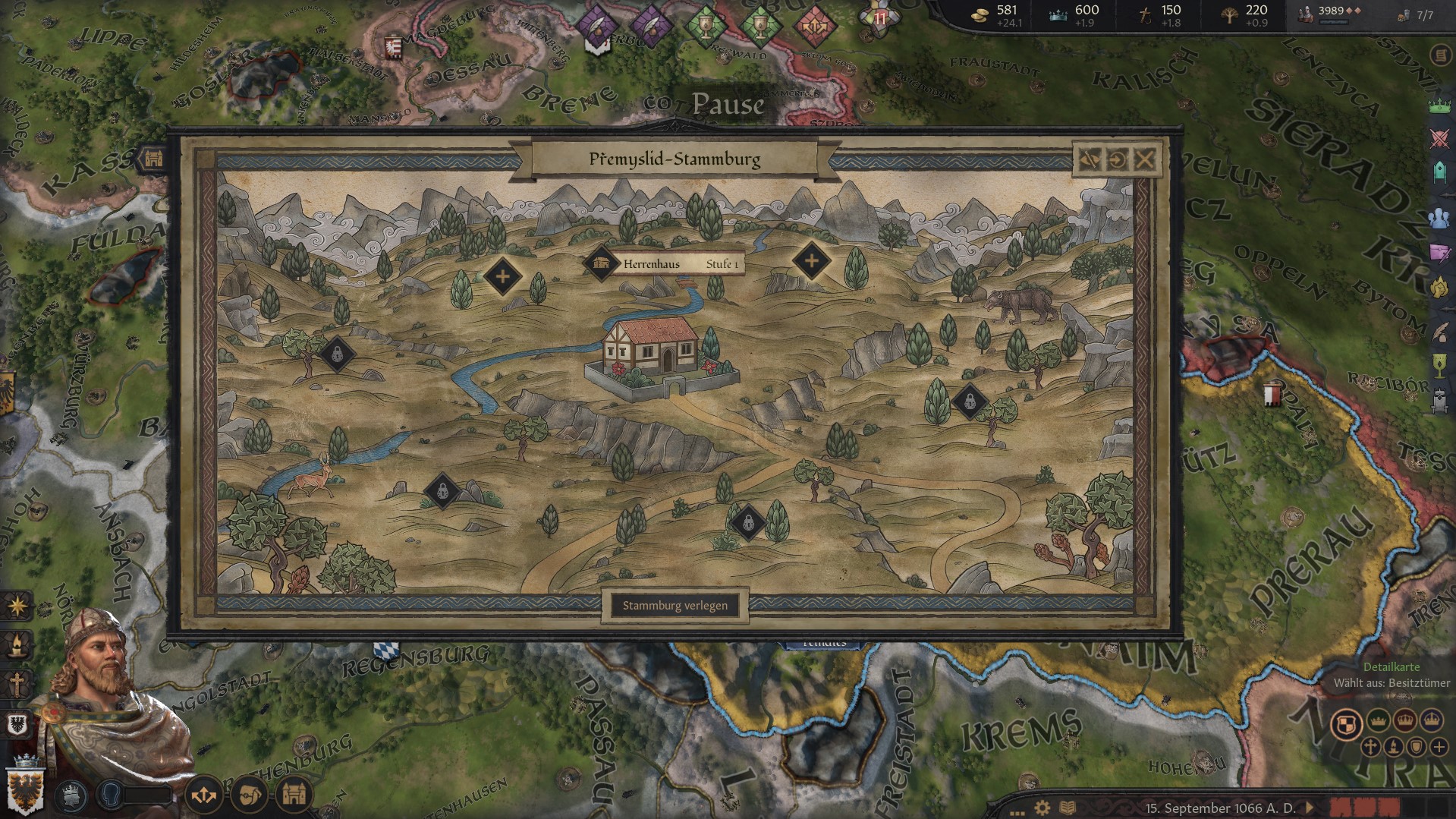The image size is (1456, 819).
Task: Select the quartered shield realm map mode
Action: click(1345, 723)
